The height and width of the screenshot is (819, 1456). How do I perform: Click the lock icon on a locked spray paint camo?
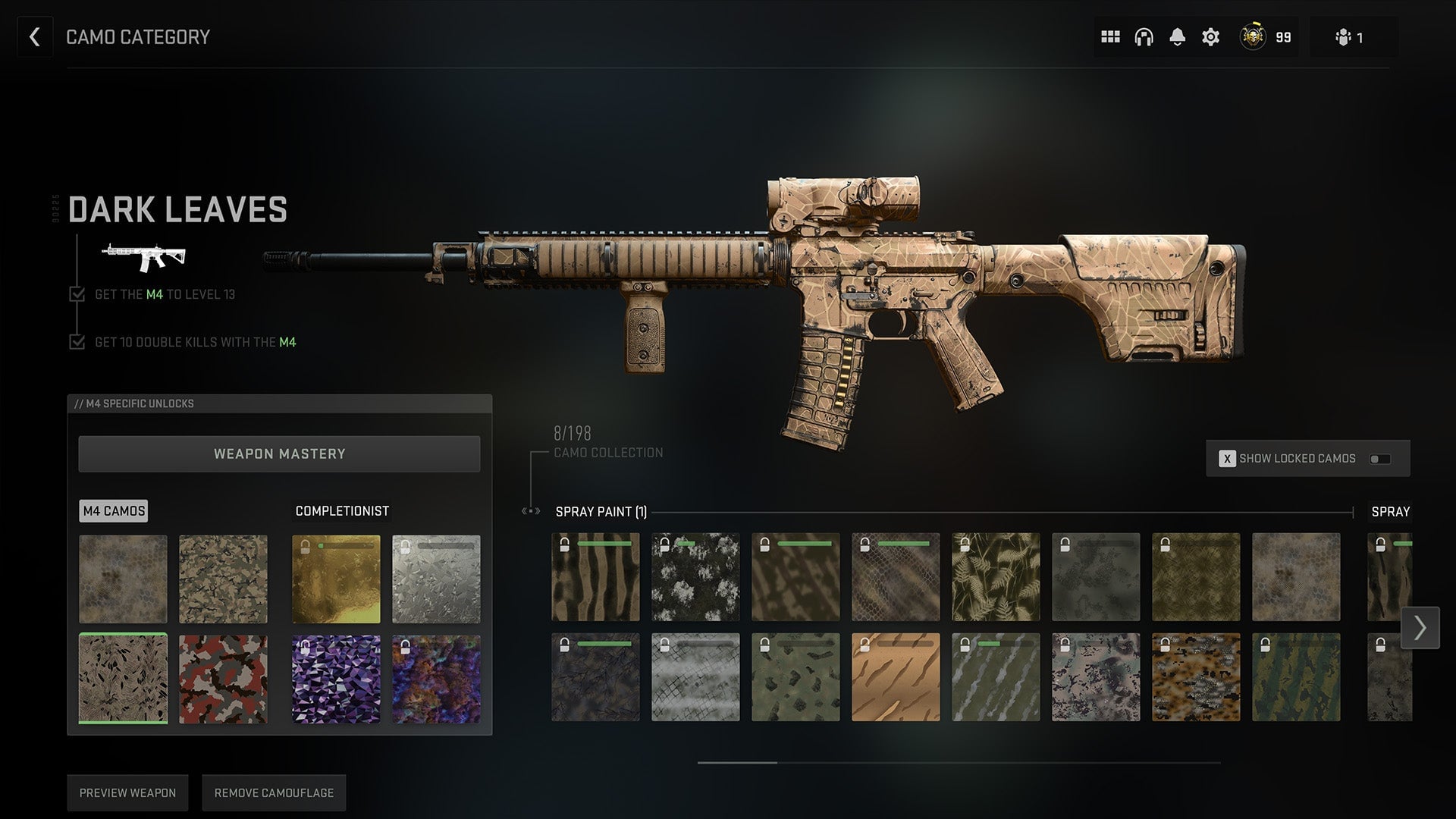[564, 543]
